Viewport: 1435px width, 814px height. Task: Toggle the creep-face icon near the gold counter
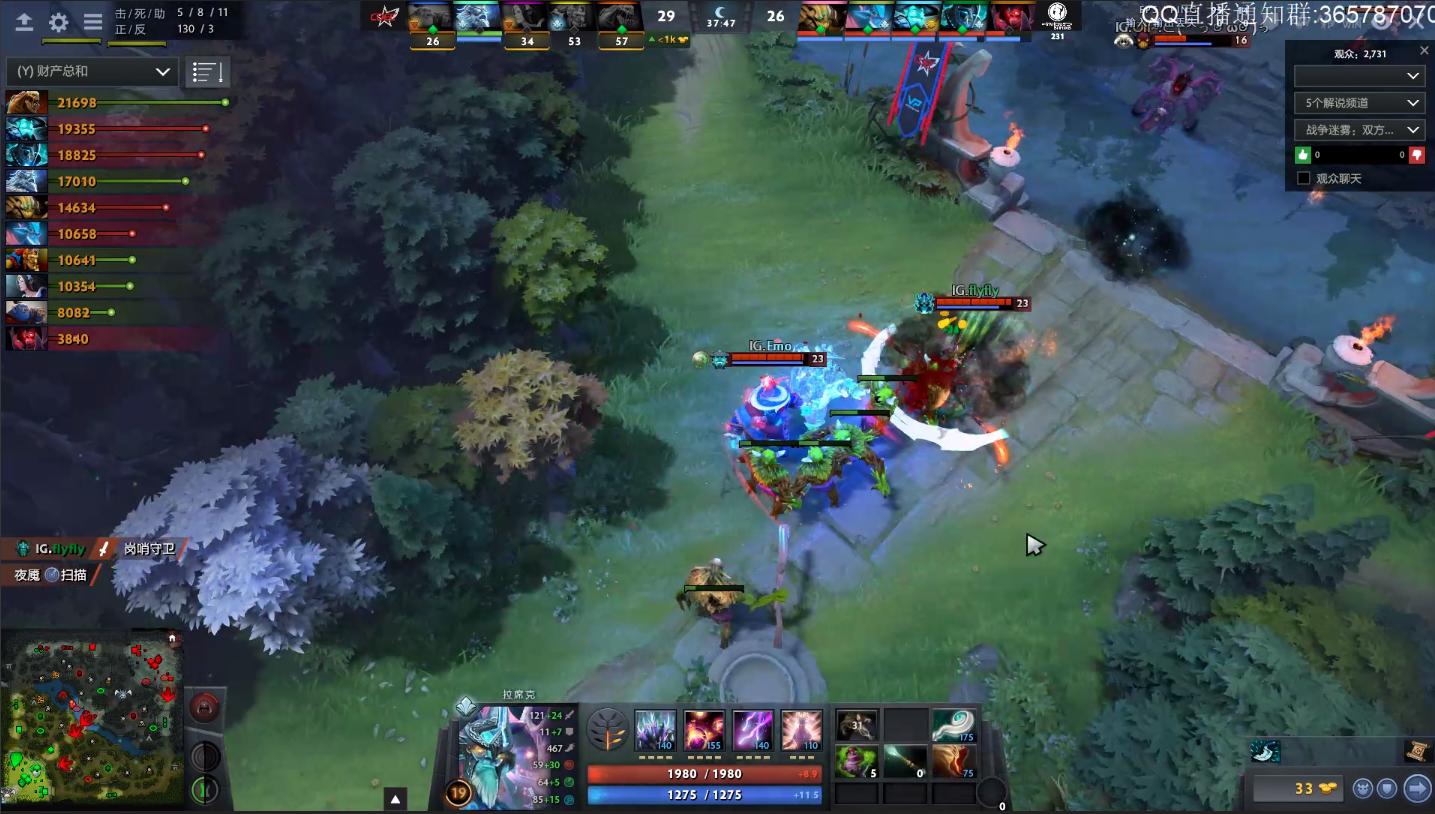coord(1364,787)
